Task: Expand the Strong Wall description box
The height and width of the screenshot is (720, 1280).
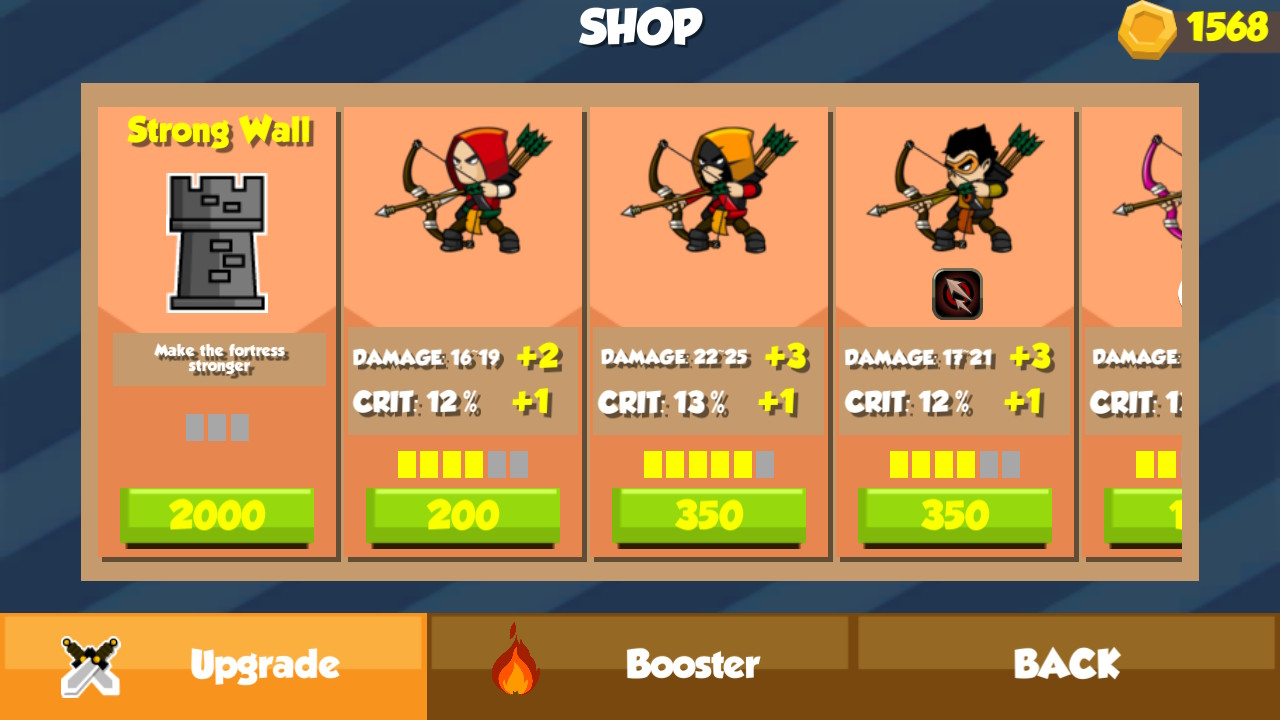Action: (218, 359)
